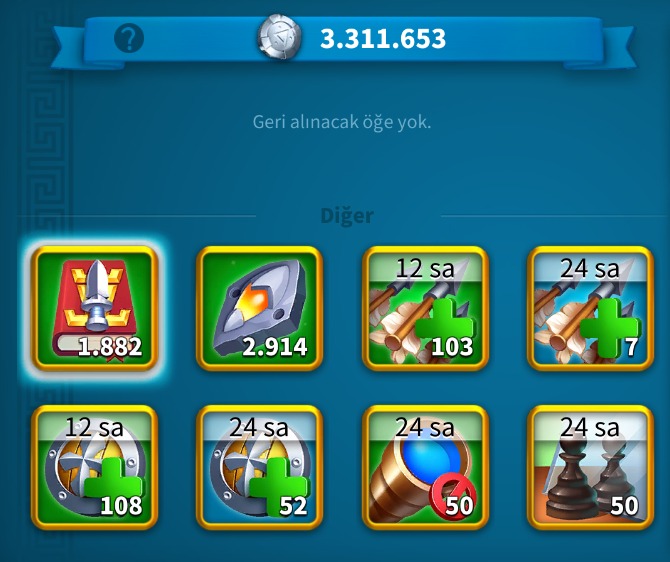Viewport: 670px width, 562px height.
Task: Open the question mark help button
Action: 130,39
